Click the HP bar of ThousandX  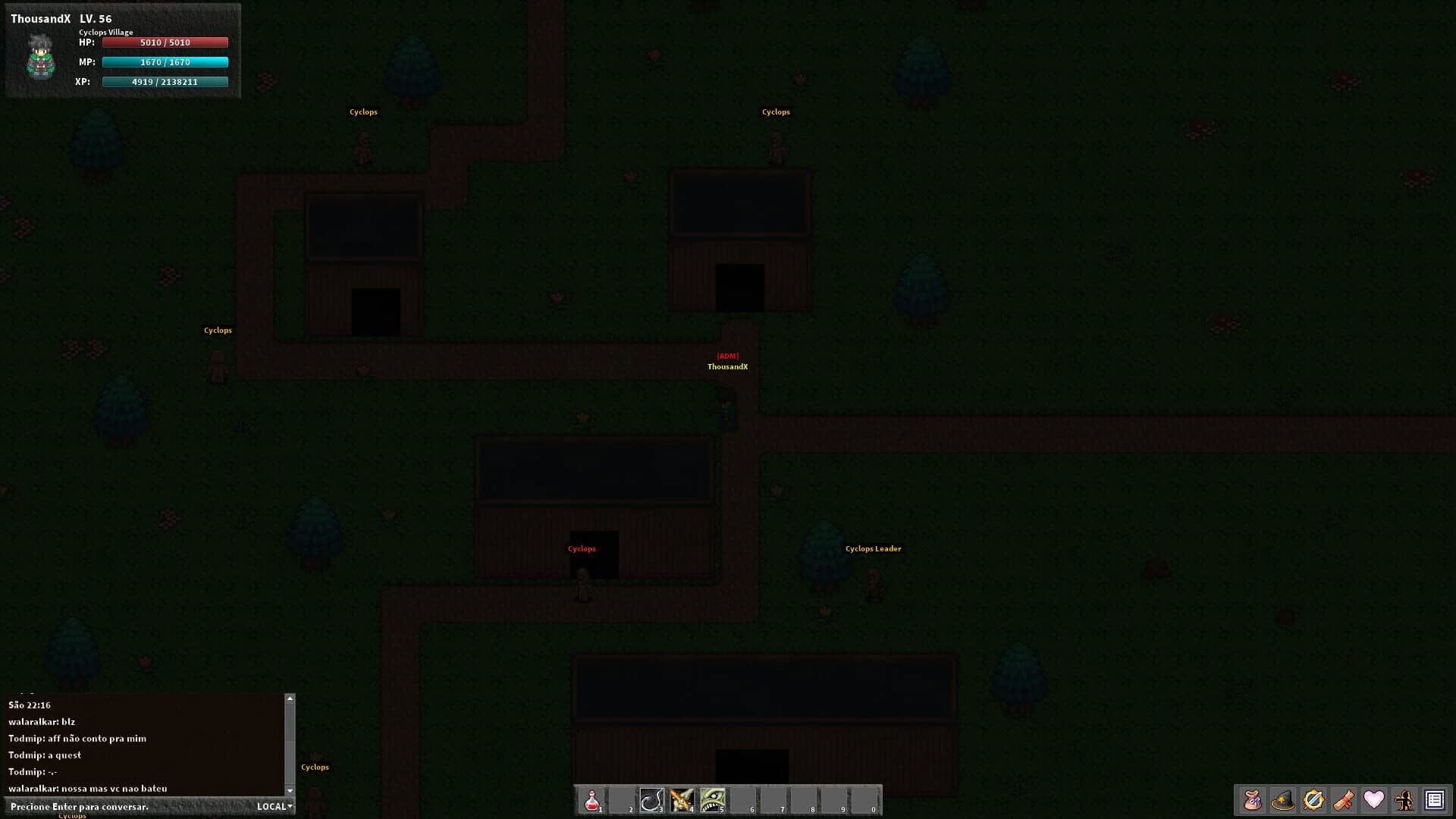(x=165, y=42)
